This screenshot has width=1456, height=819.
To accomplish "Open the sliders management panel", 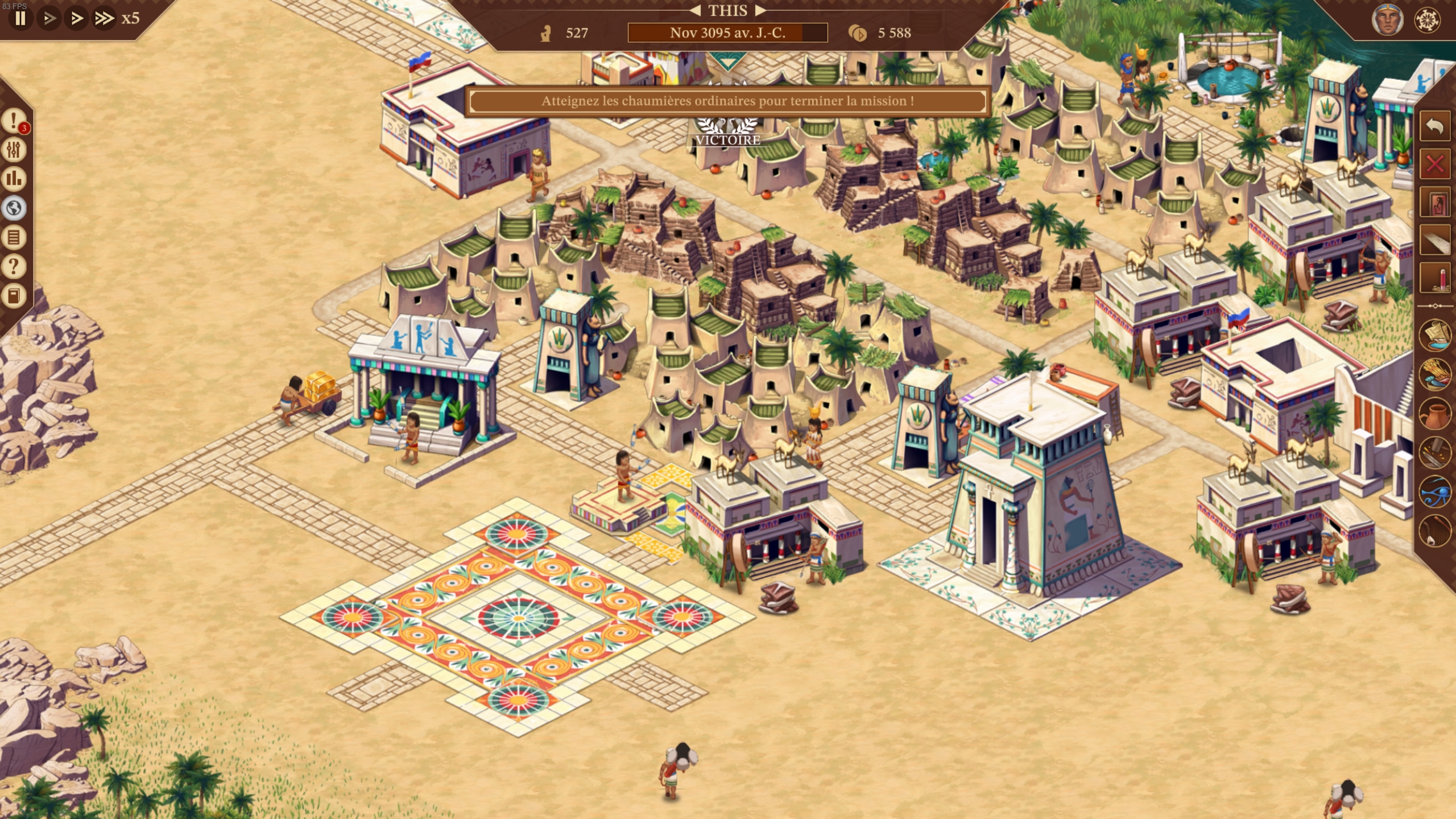I will pyautogui.click(x=14, y=150).
